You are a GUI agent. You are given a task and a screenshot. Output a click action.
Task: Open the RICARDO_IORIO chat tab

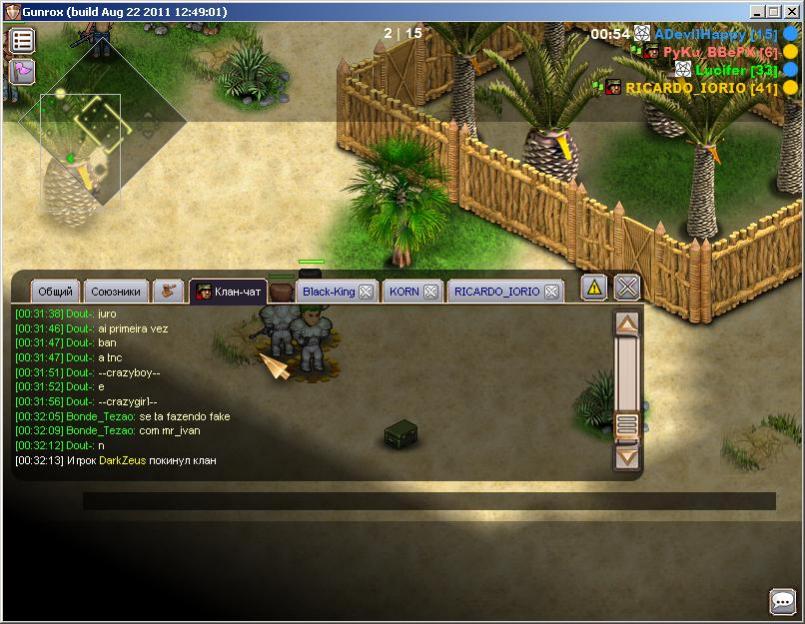click(x=496, y=292)
